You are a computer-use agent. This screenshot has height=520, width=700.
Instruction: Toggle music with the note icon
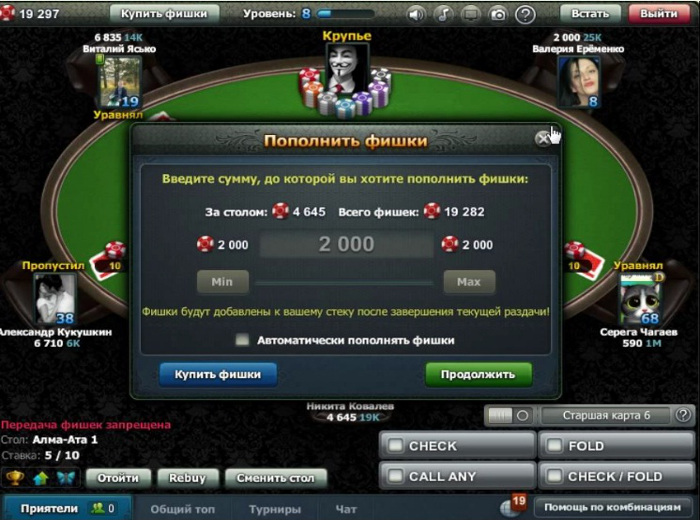click(x=443, y=15)
